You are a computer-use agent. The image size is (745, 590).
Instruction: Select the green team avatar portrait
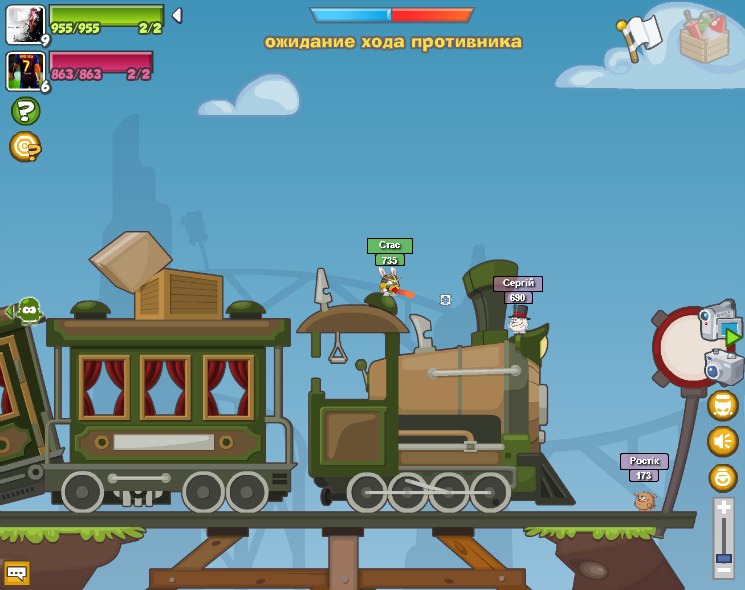click(x=24, y=24)
